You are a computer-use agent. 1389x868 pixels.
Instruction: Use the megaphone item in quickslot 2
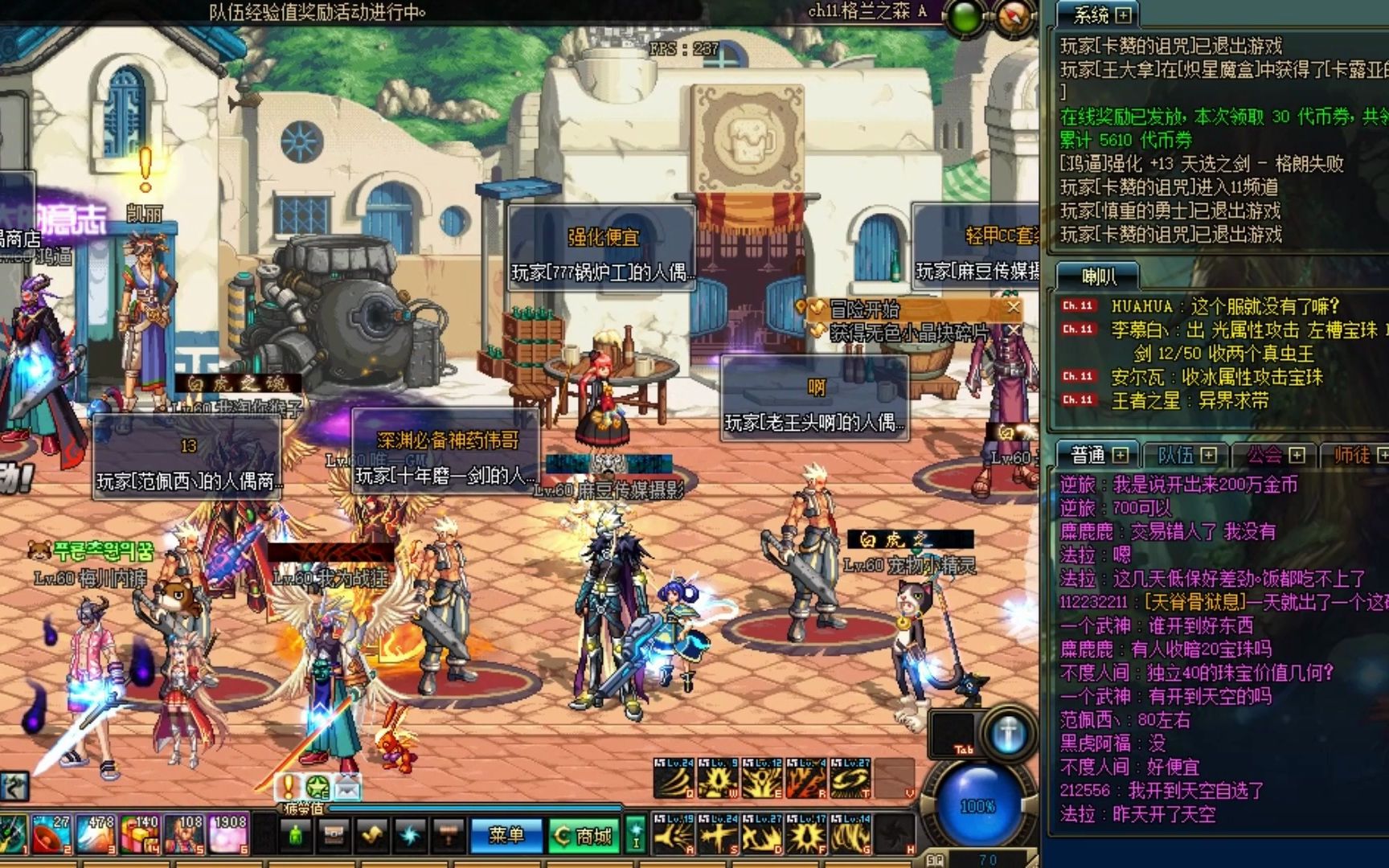(x=51, y=834)
